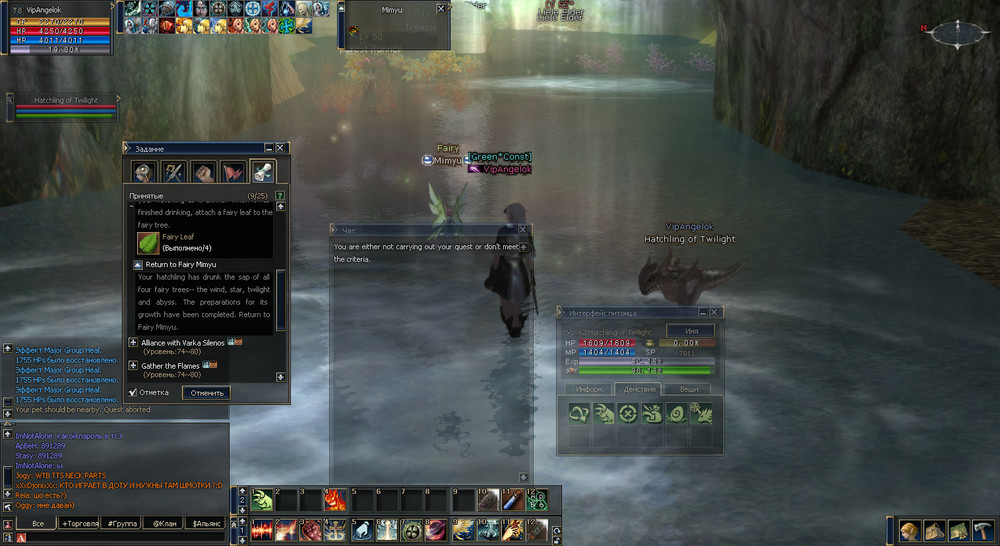Image resolution: width=1000 pixels, height=546 pixels.
Task: Click the Имя pet name button
Action: [x=690, y=331]
